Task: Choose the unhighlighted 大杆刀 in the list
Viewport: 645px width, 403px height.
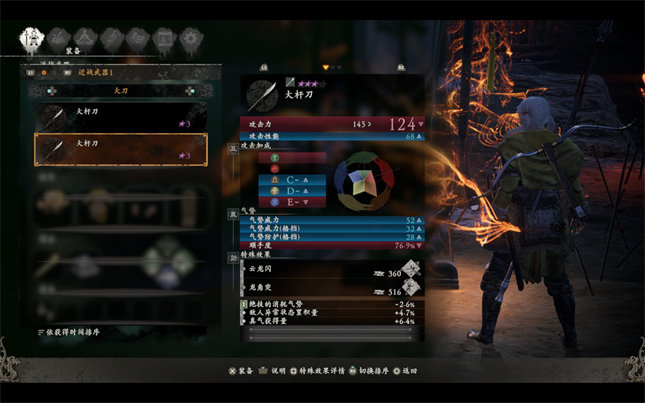Action: tap(120, 116)
